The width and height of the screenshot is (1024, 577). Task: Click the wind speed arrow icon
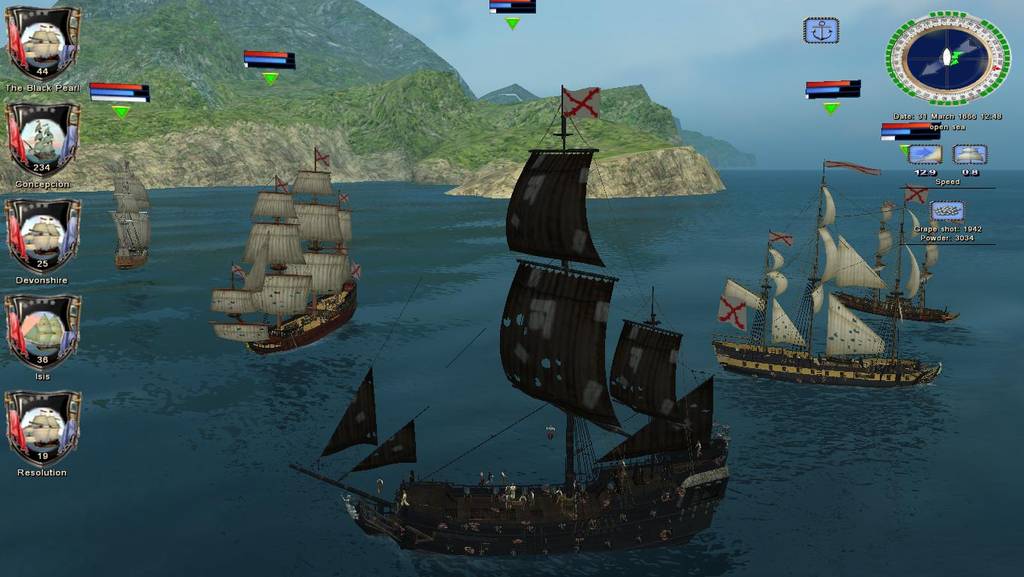click(925, 154)
